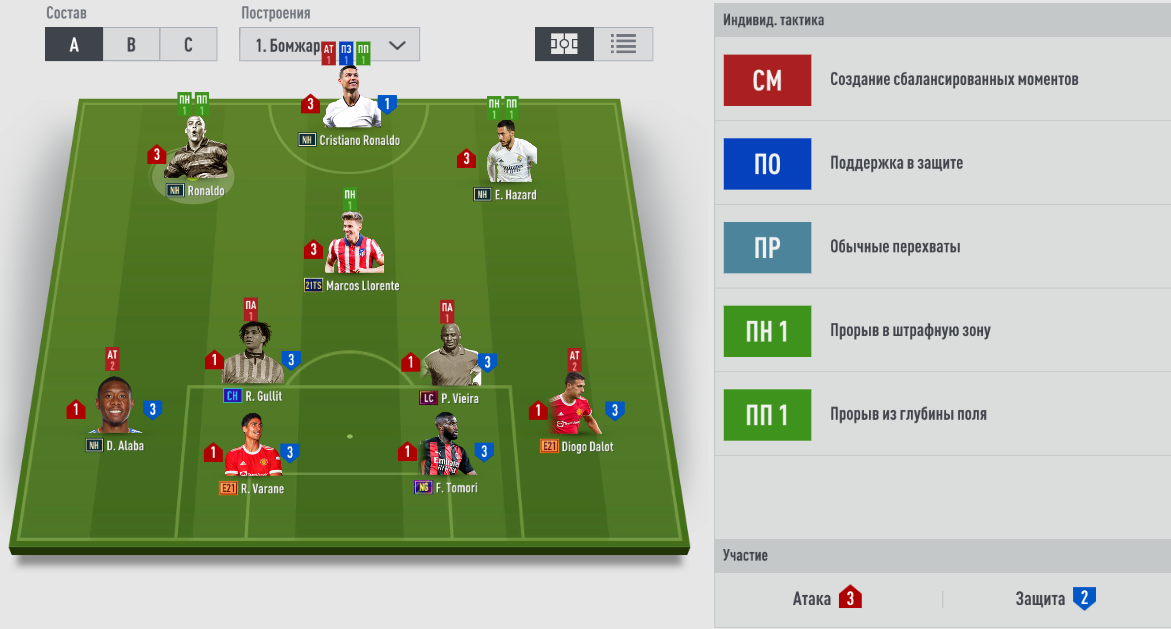
Task: Select Cristiano Ronaldo on the pitch
Action: point(353,100)
